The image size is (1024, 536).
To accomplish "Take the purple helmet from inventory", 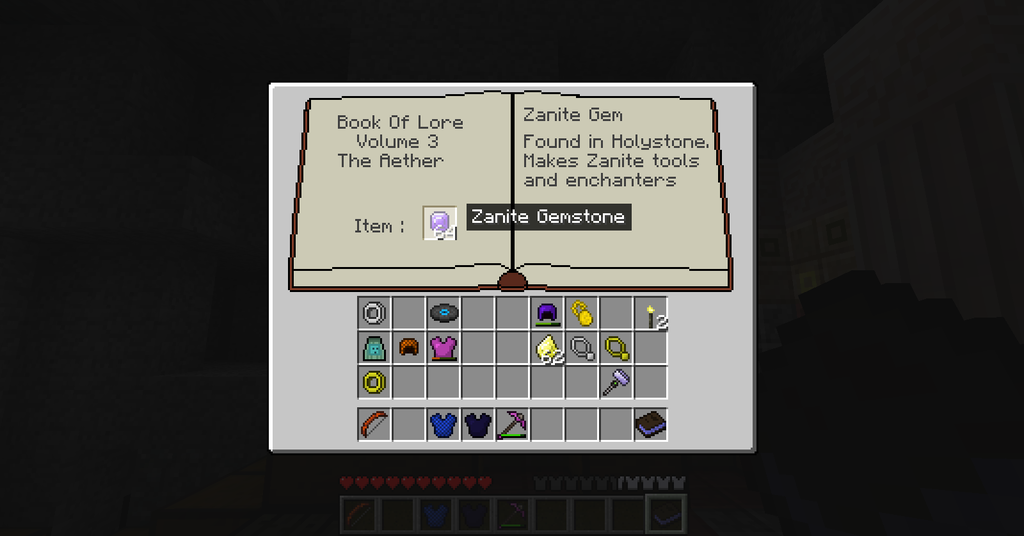I will click(x=546, y=314).
